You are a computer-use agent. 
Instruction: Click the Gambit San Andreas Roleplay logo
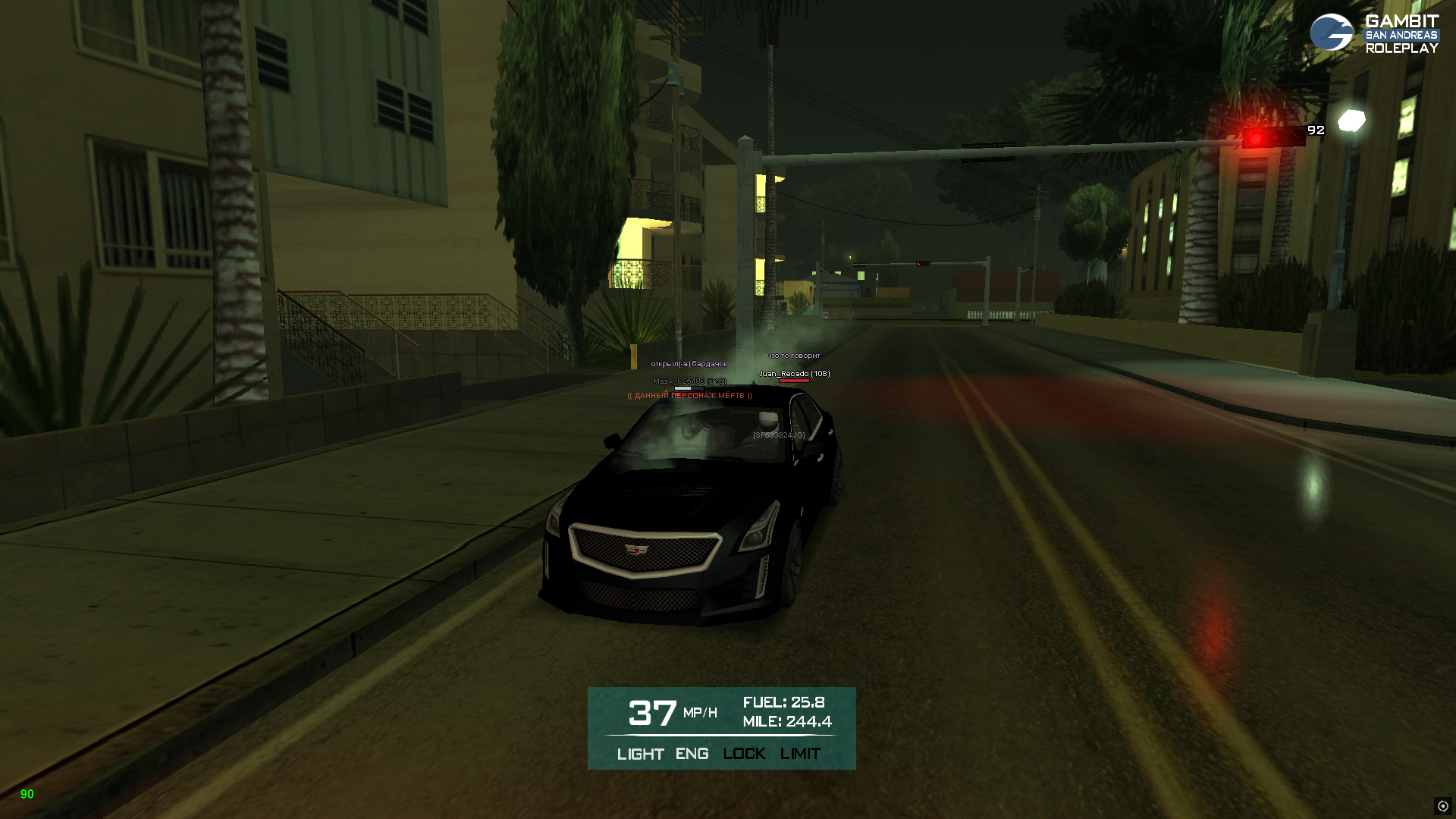(1373, 33)
